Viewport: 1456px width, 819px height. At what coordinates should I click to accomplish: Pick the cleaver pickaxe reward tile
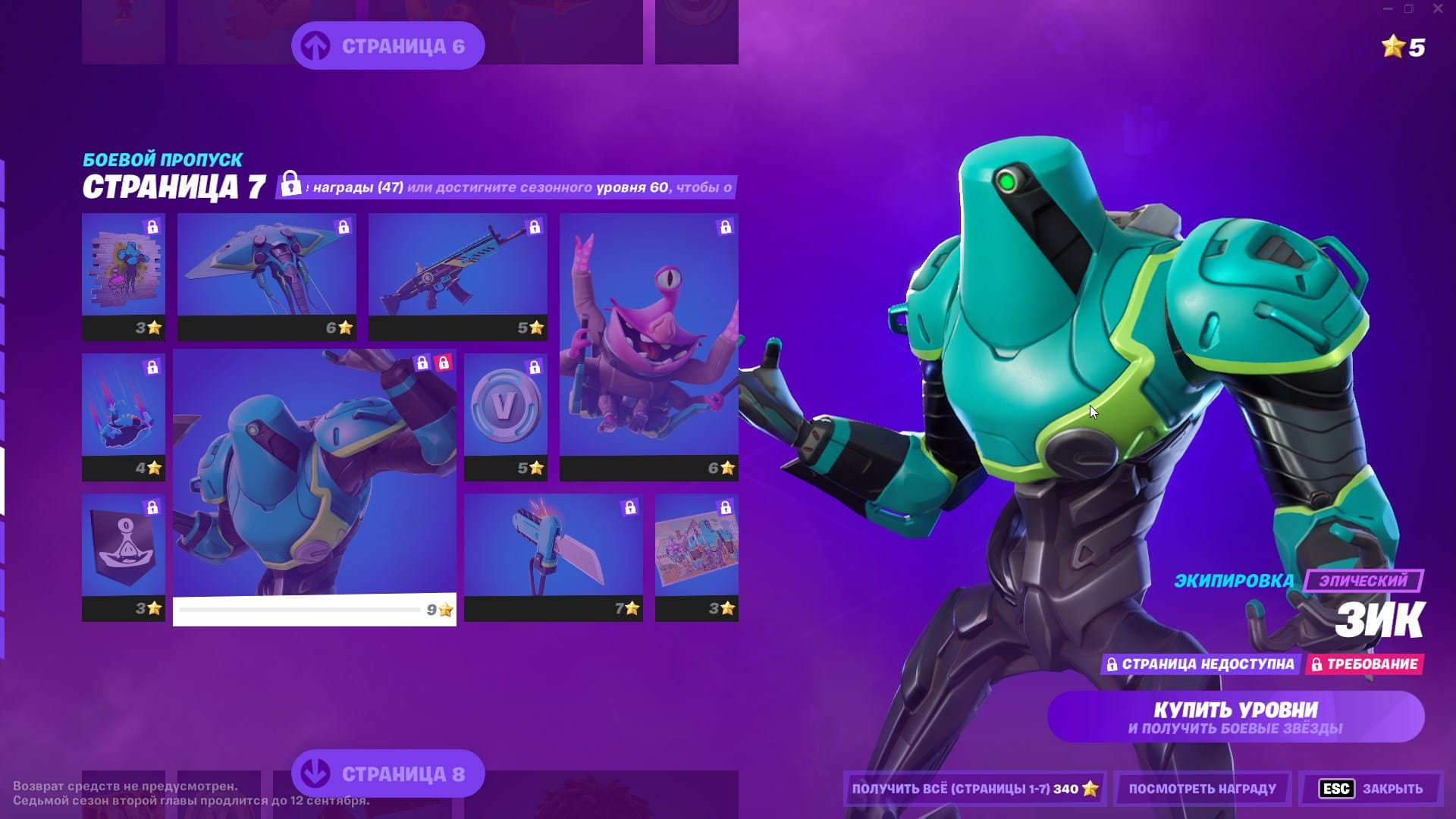[553, 557]
